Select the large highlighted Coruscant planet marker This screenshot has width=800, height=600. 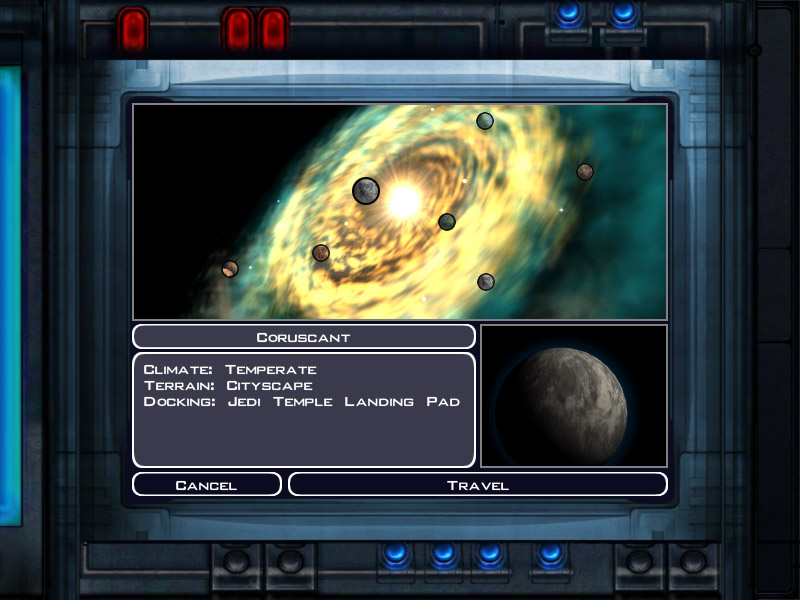coord(366,190)
